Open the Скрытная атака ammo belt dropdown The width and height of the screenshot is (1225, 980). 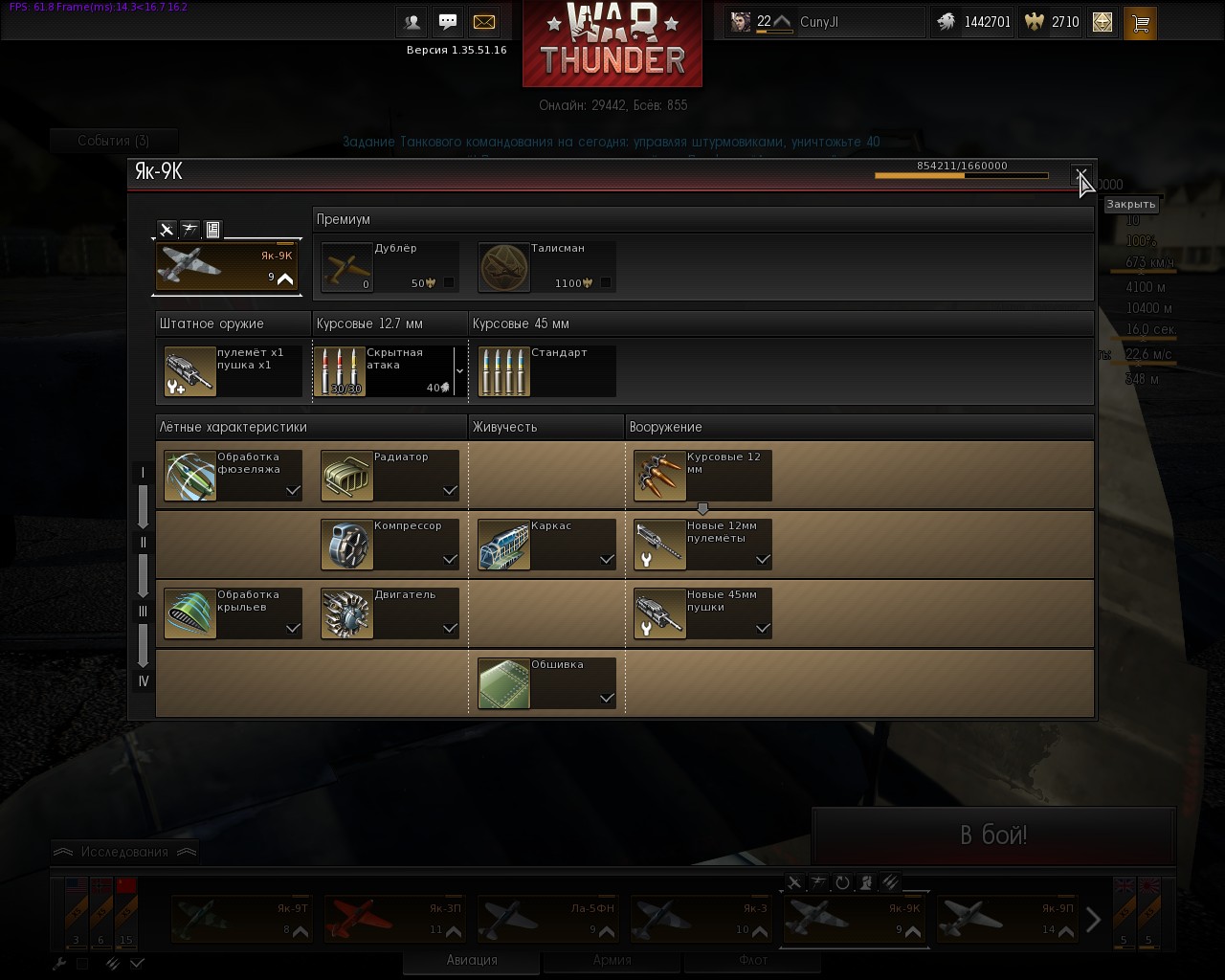[459, 371]
